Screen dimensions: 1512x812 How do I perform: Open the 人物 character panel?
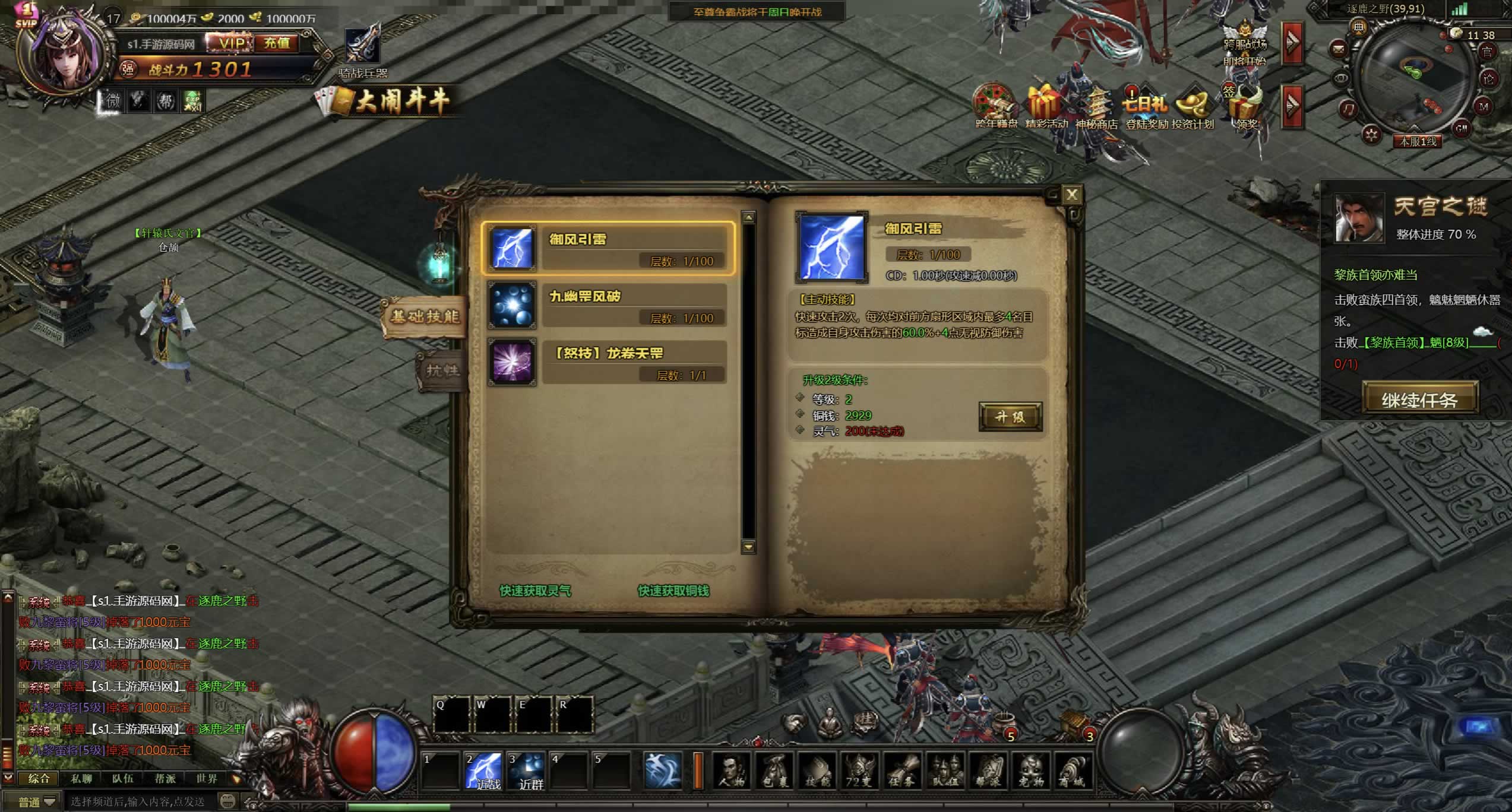(x=732, y=771)
